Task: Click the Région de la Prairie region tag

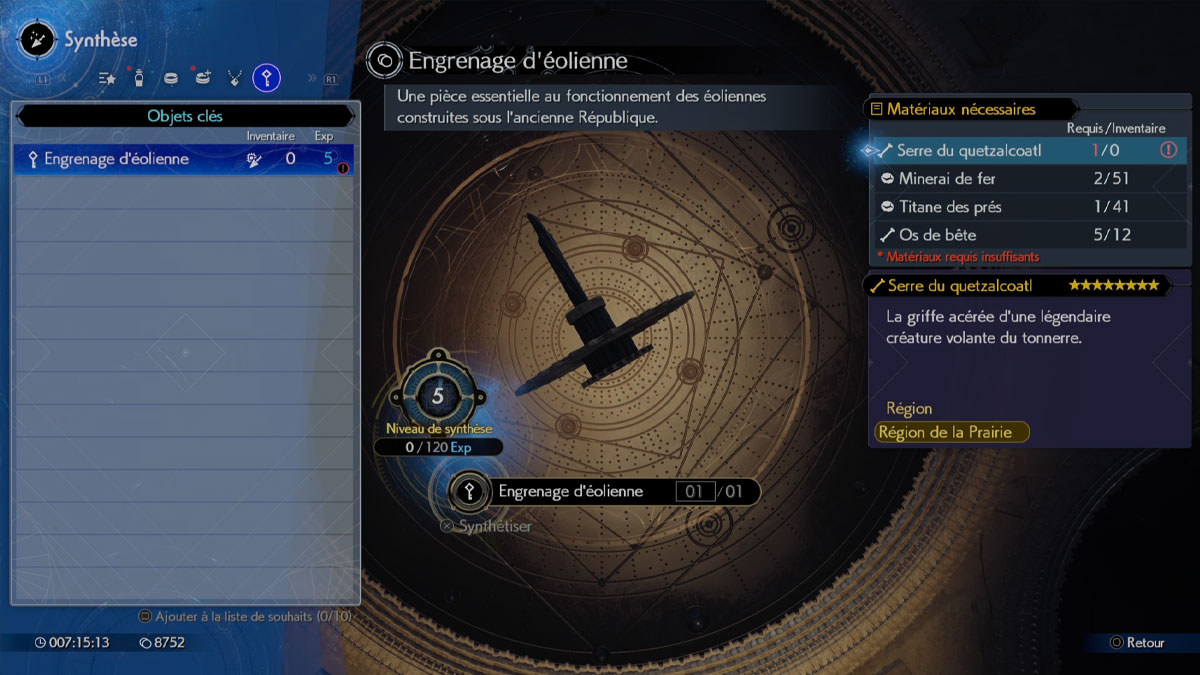Action: 951,432
